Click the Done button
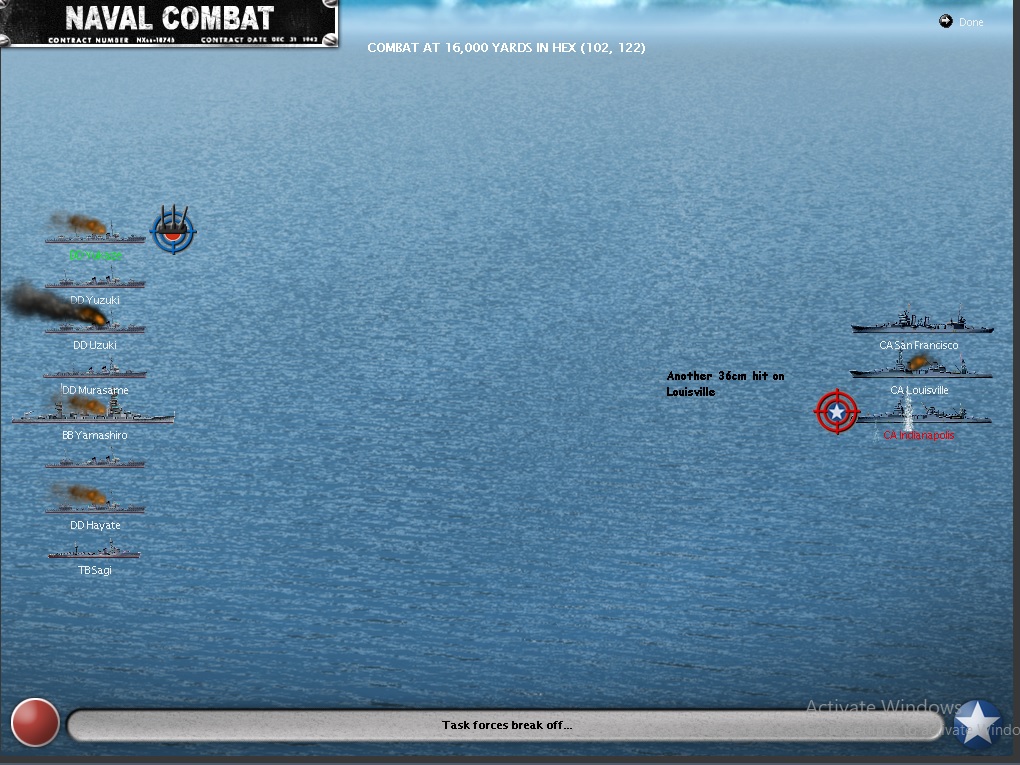 962,22
